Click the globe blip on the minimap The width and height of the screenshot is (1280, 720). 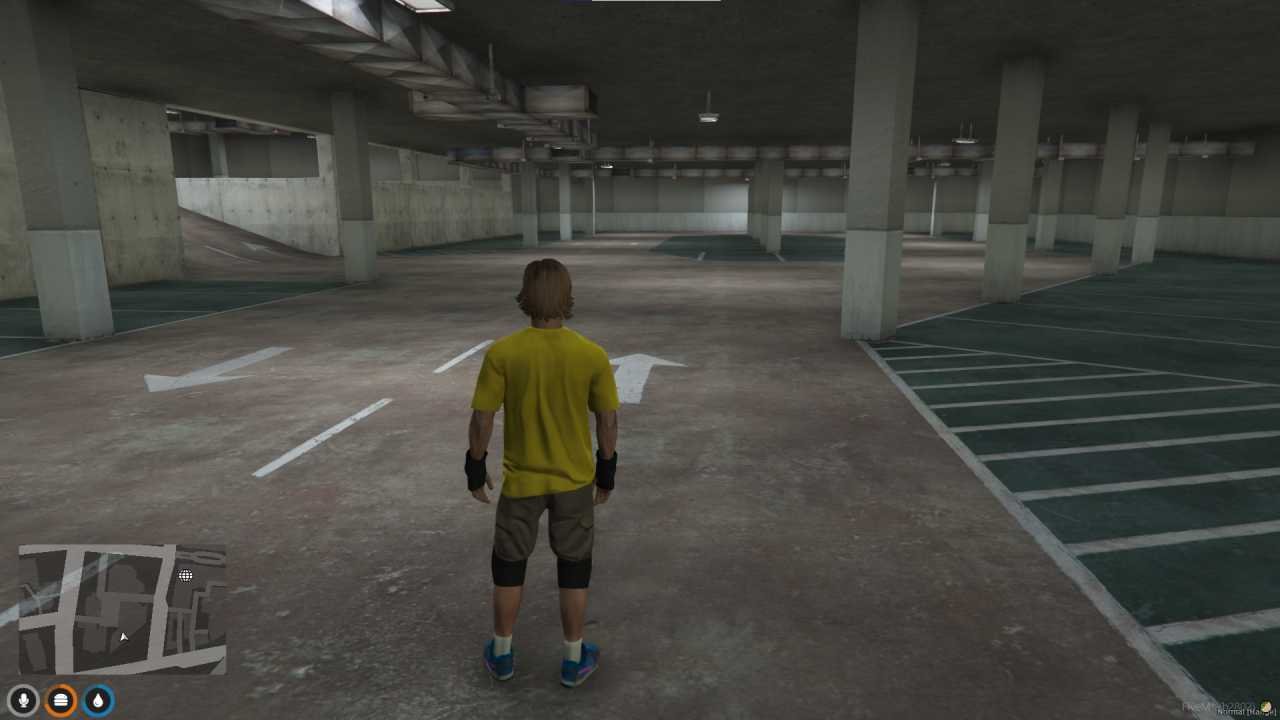coord(185,575)
